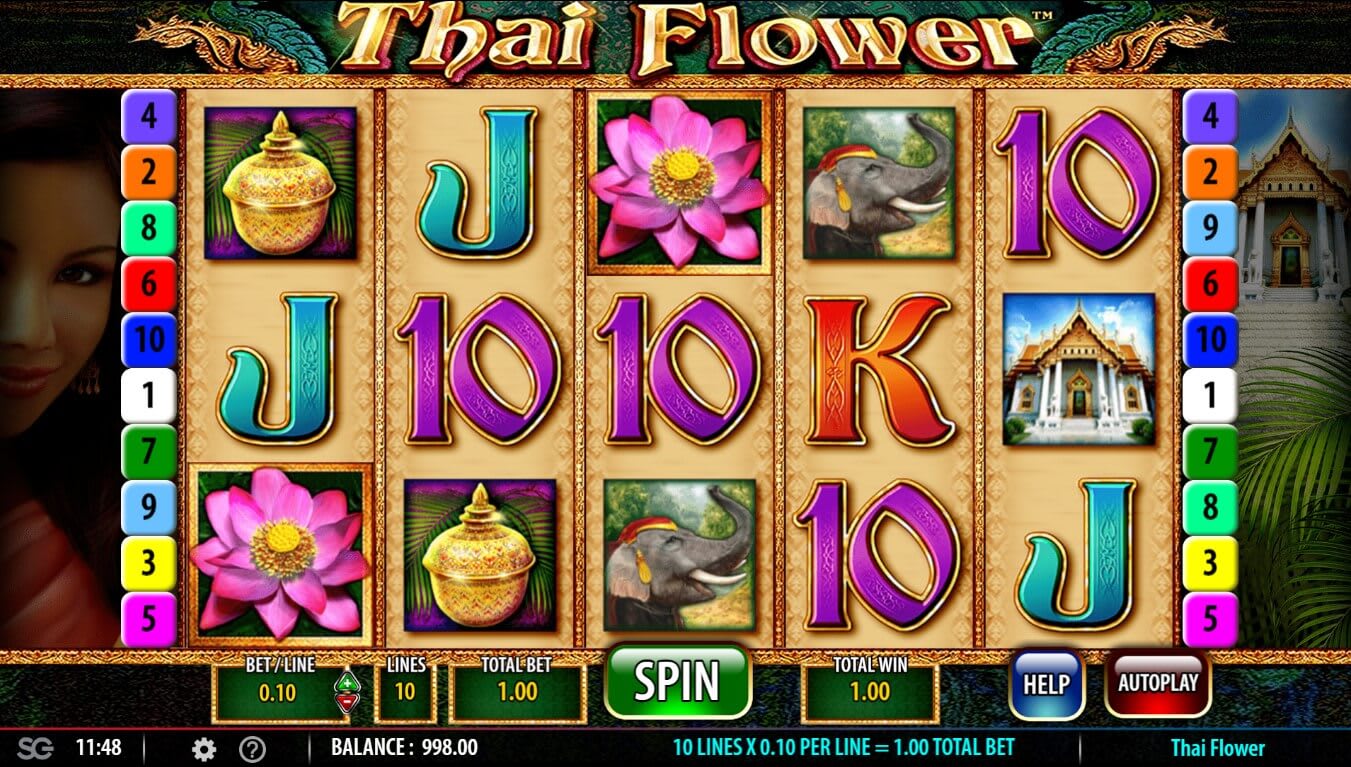Click the Thai Flower title logo

tap(675, 35)
